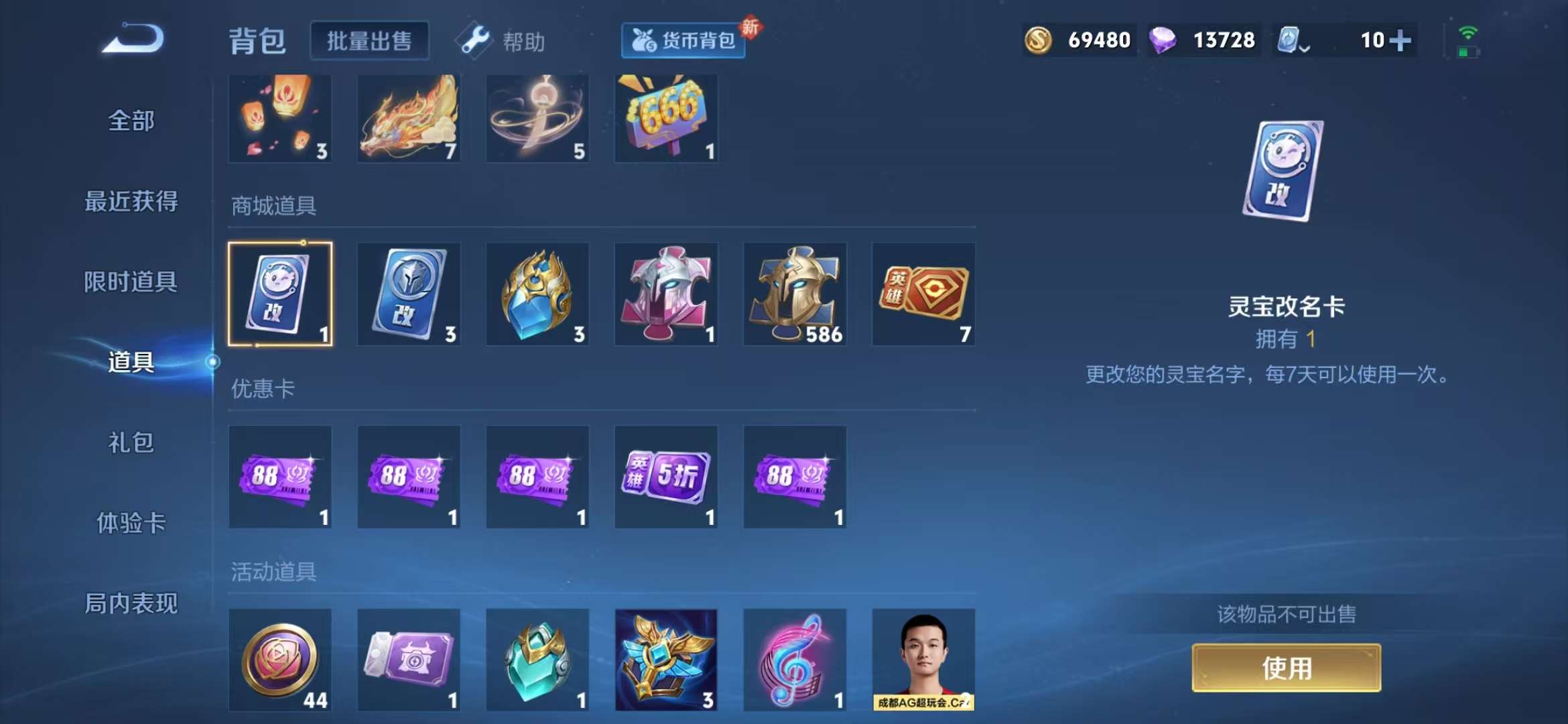This screenshot has width=1568, height=724.
Task: Select the red 英雄 hero card item
Action: (x=924, y=294)
